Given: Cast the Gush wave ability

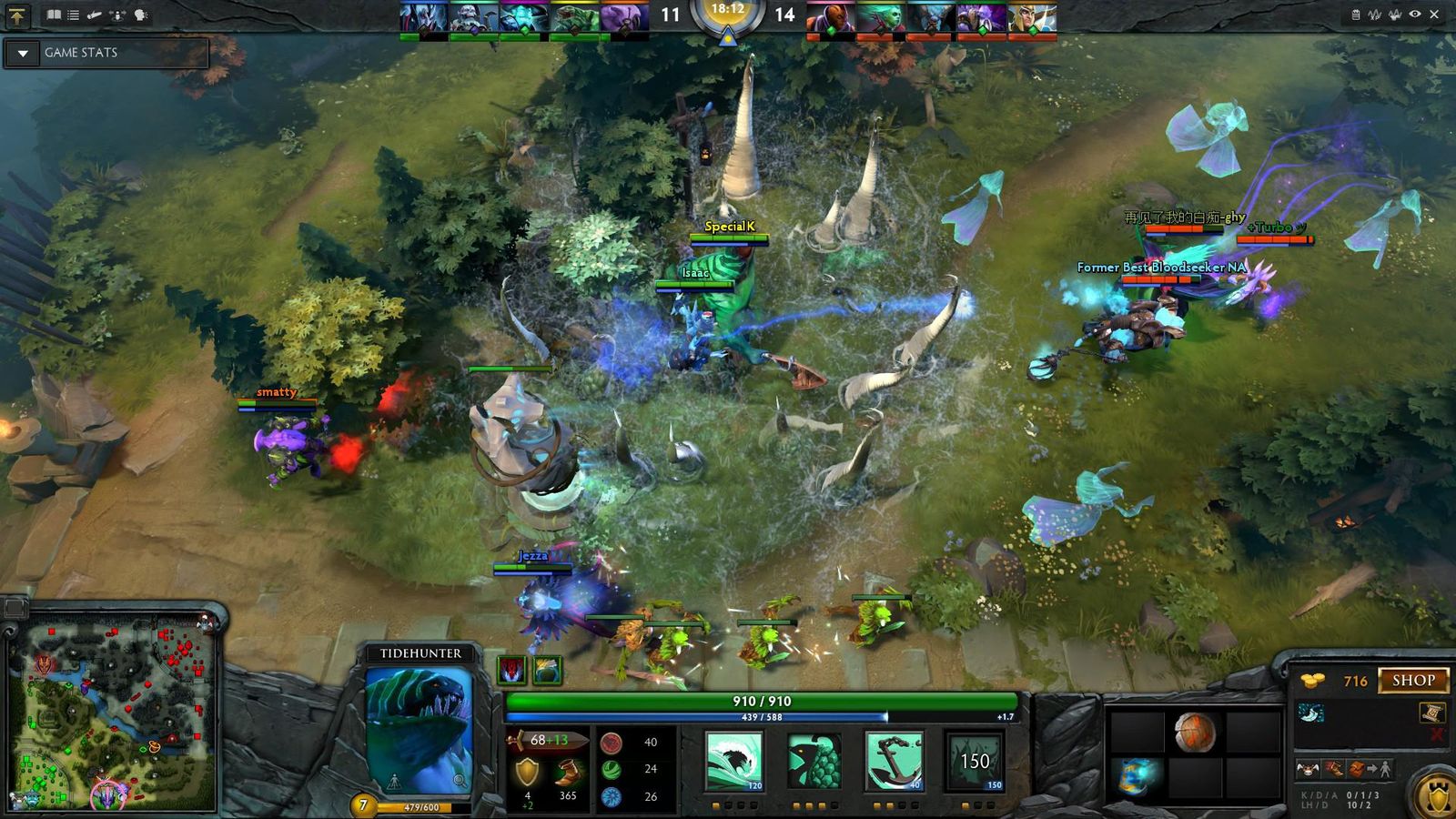Looking at the screenshot, I should coord(734,760).
